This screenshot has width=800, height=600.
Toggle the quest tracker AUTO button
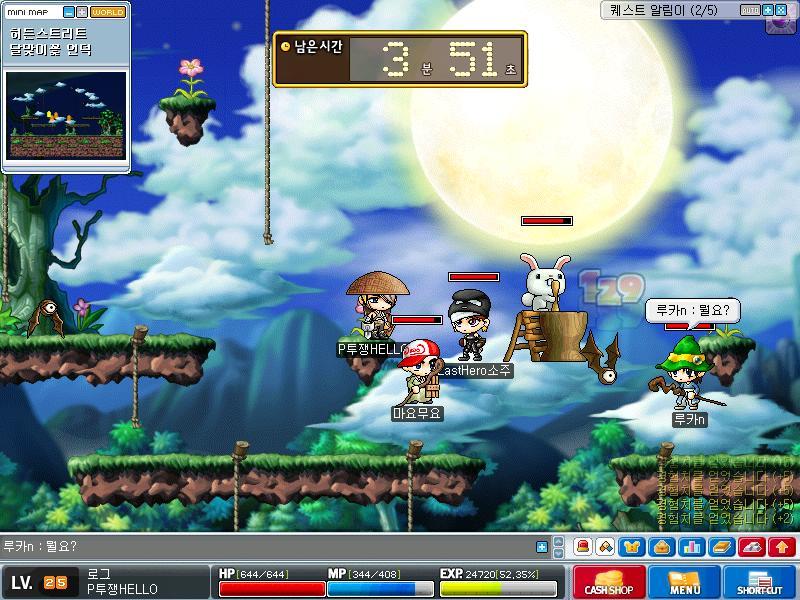click(x=750, y=10)
